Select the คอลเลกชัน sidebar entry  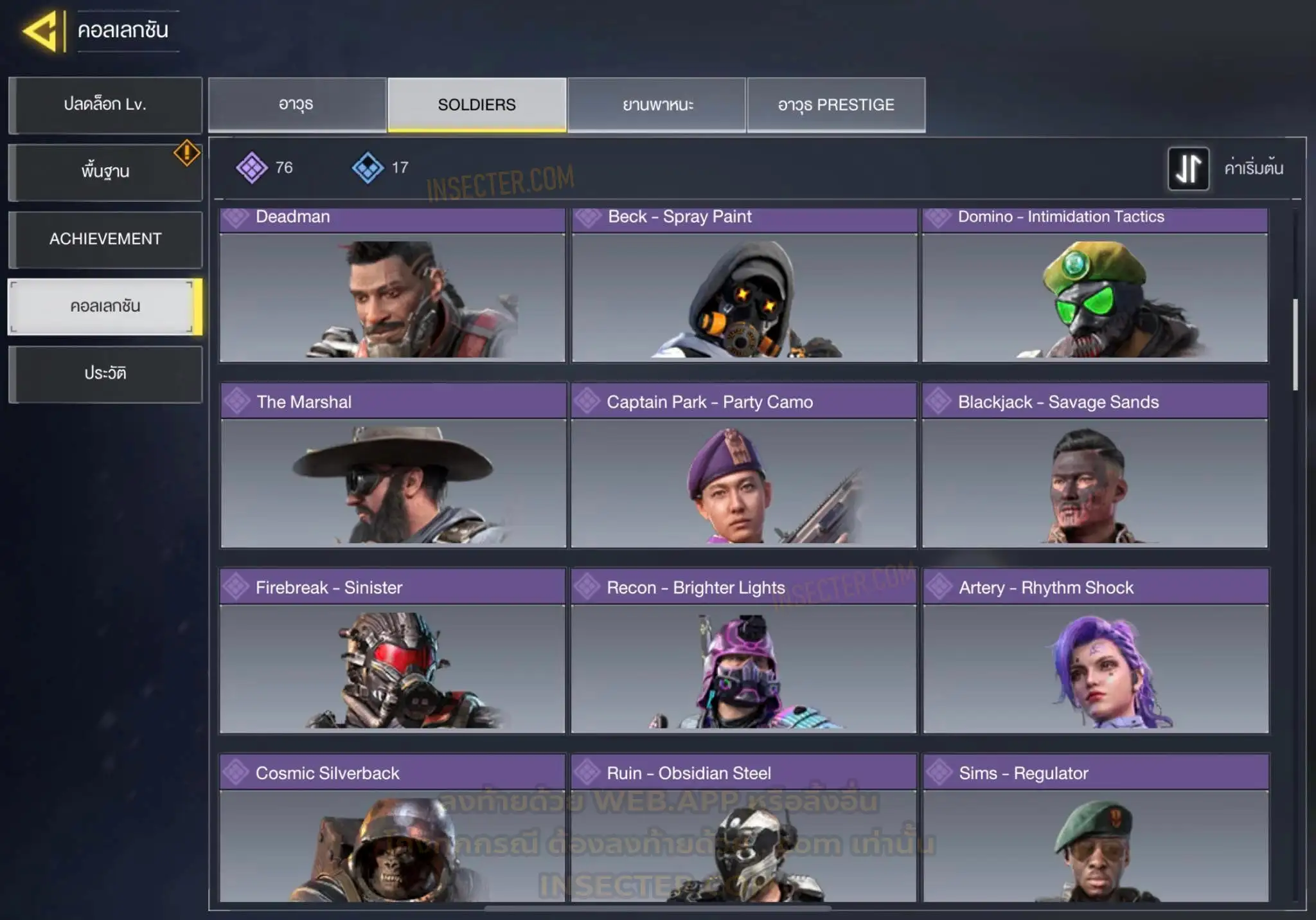coord(105,307)
